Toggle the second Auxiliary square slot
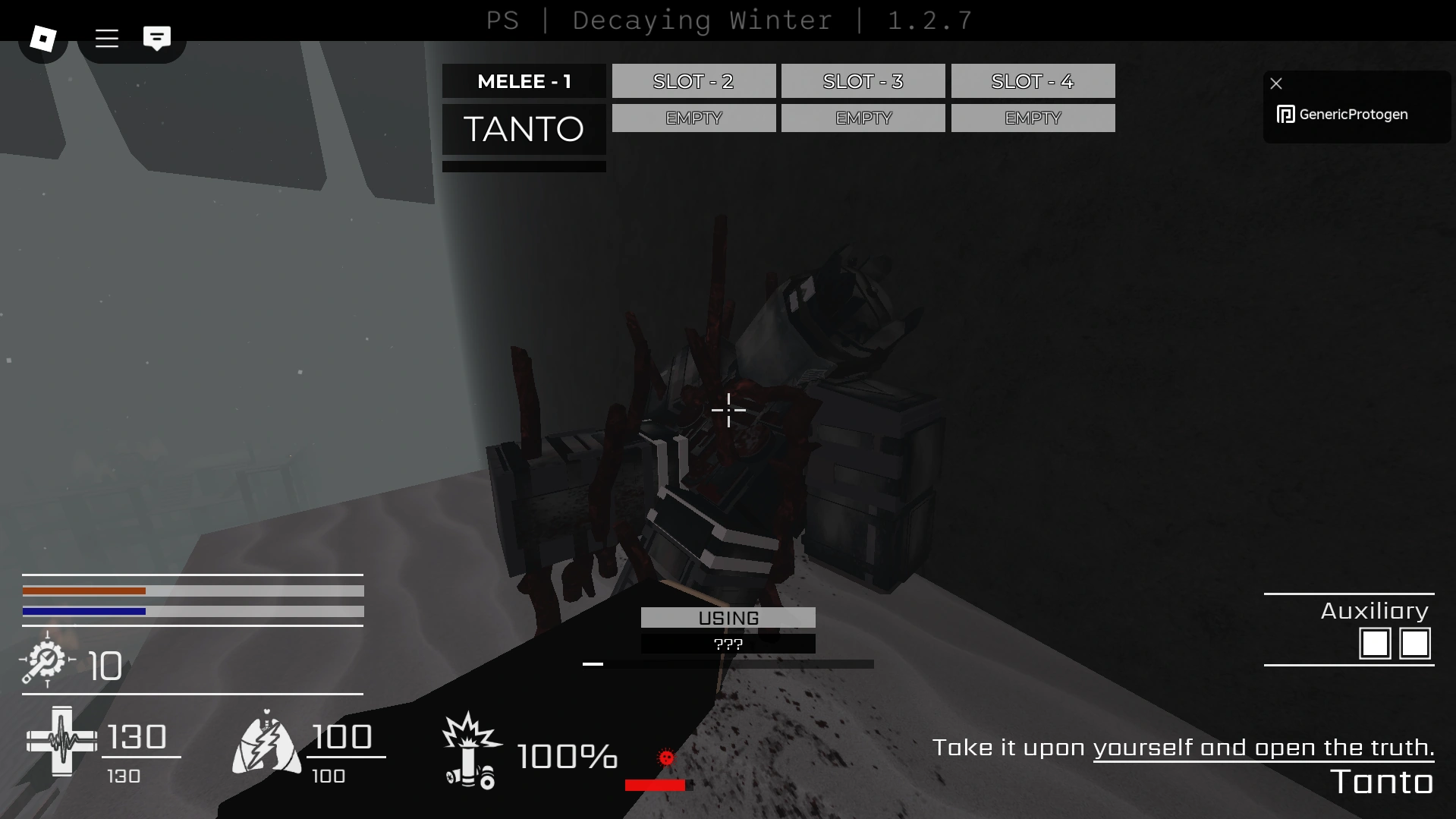Image resolution: width=1456 pixels, height=819 pixels. 1416,644
